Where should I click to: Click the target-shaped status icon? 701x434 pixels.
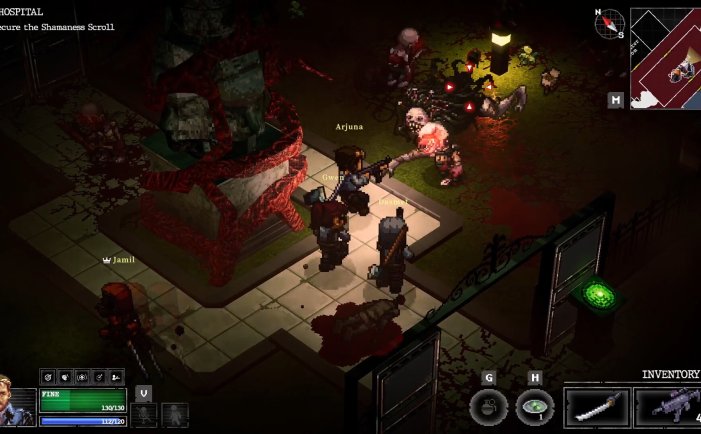point(49,377)
